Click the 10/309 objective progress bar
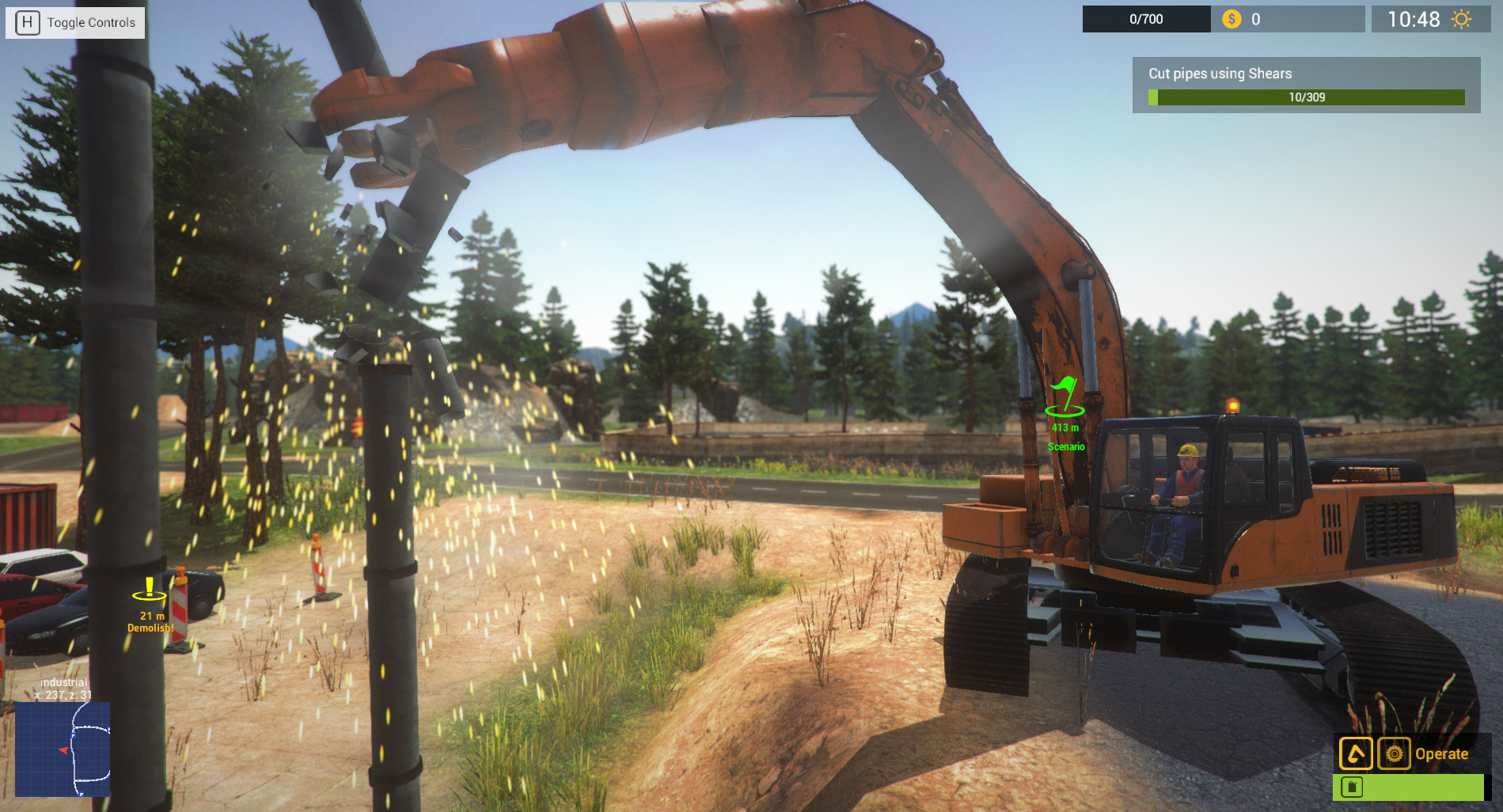This screenshot has height=812, width=1503. click(x=1308, y=98)
